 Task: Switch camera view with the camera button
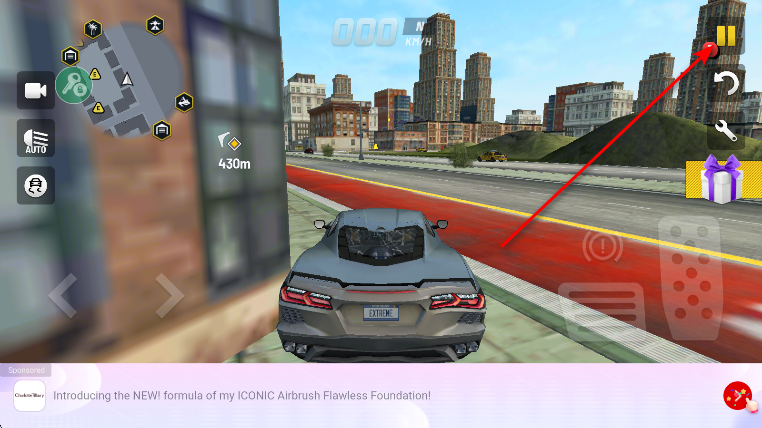tap(36, 91)
